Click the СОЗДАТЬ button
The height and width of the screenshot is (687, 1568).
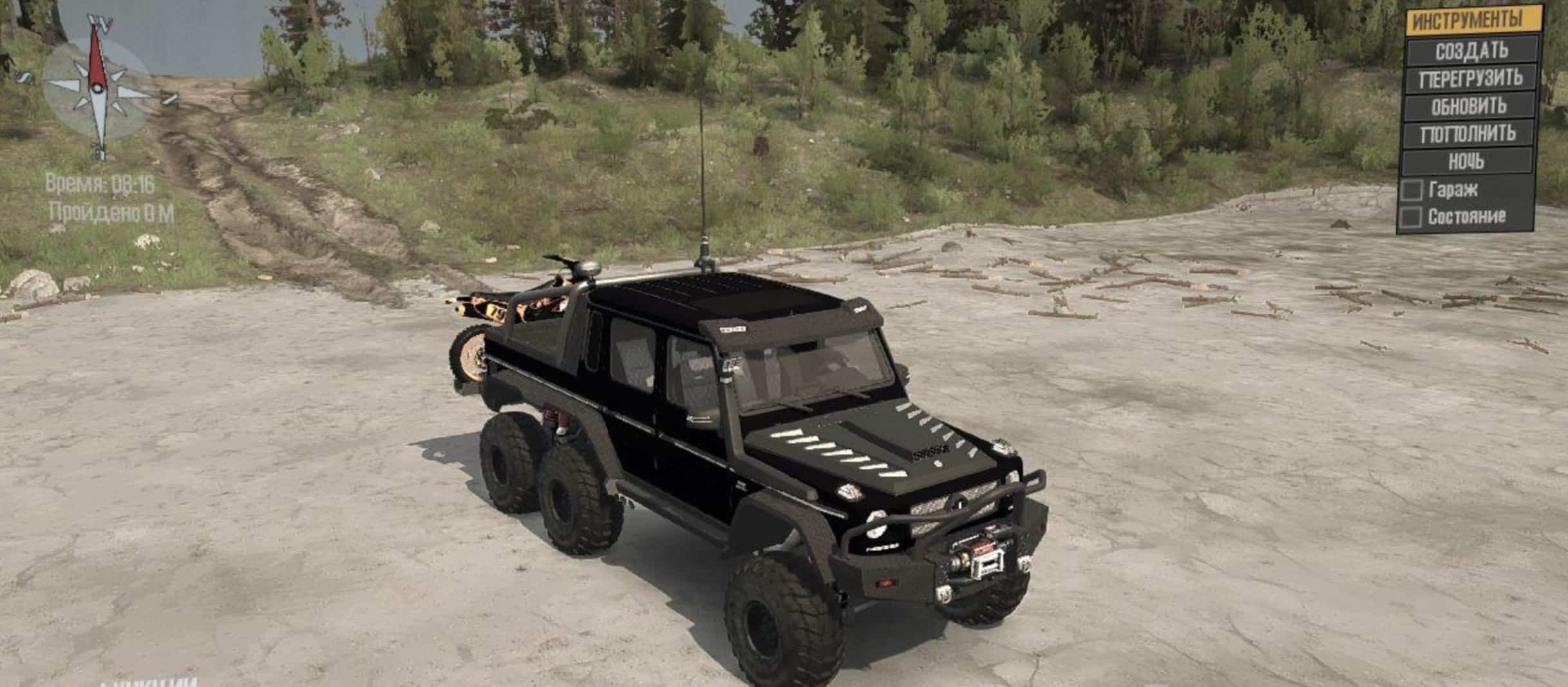coord(1472,50)
